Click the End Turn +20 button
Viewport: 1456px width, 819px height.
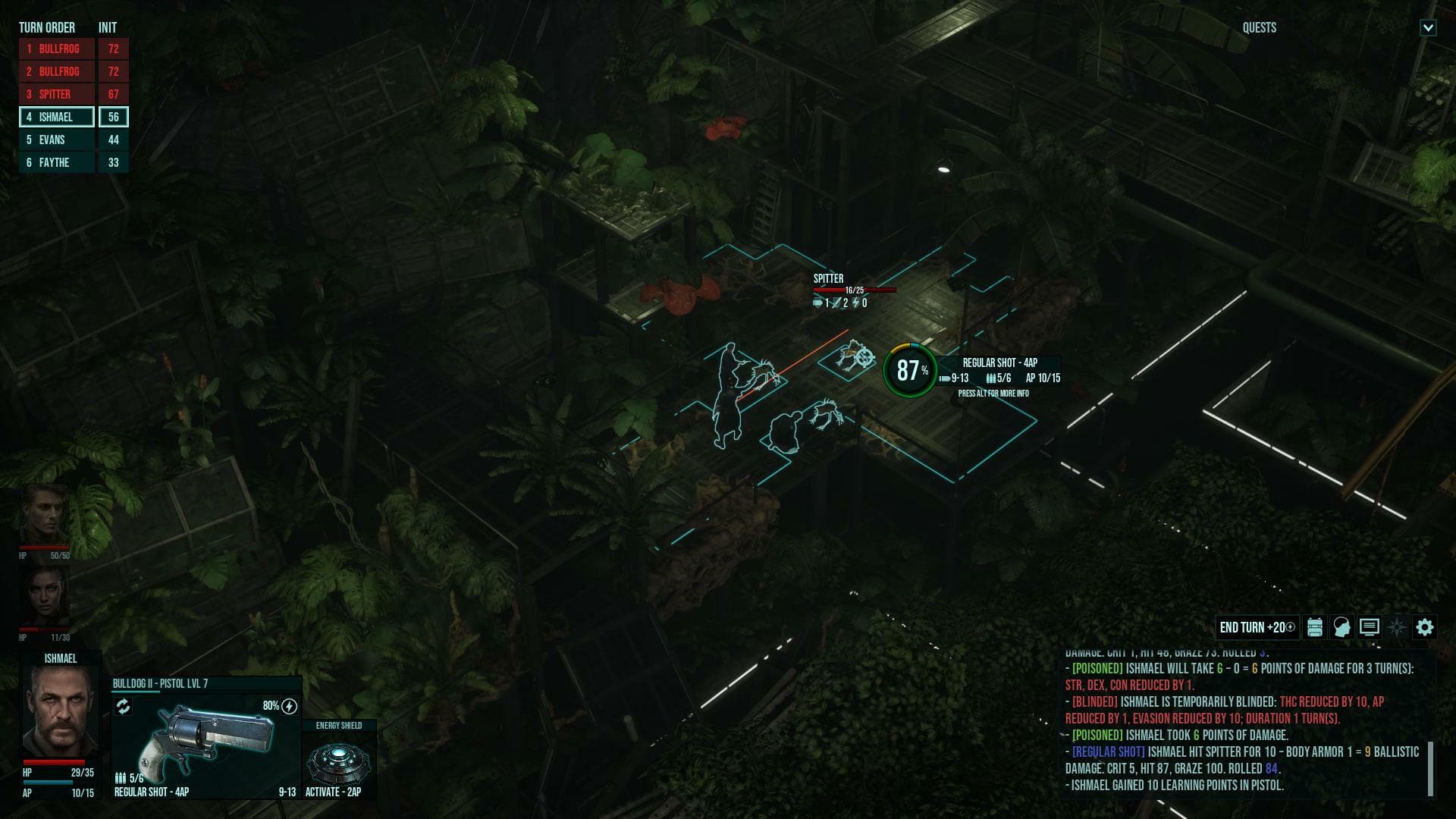1258,627
